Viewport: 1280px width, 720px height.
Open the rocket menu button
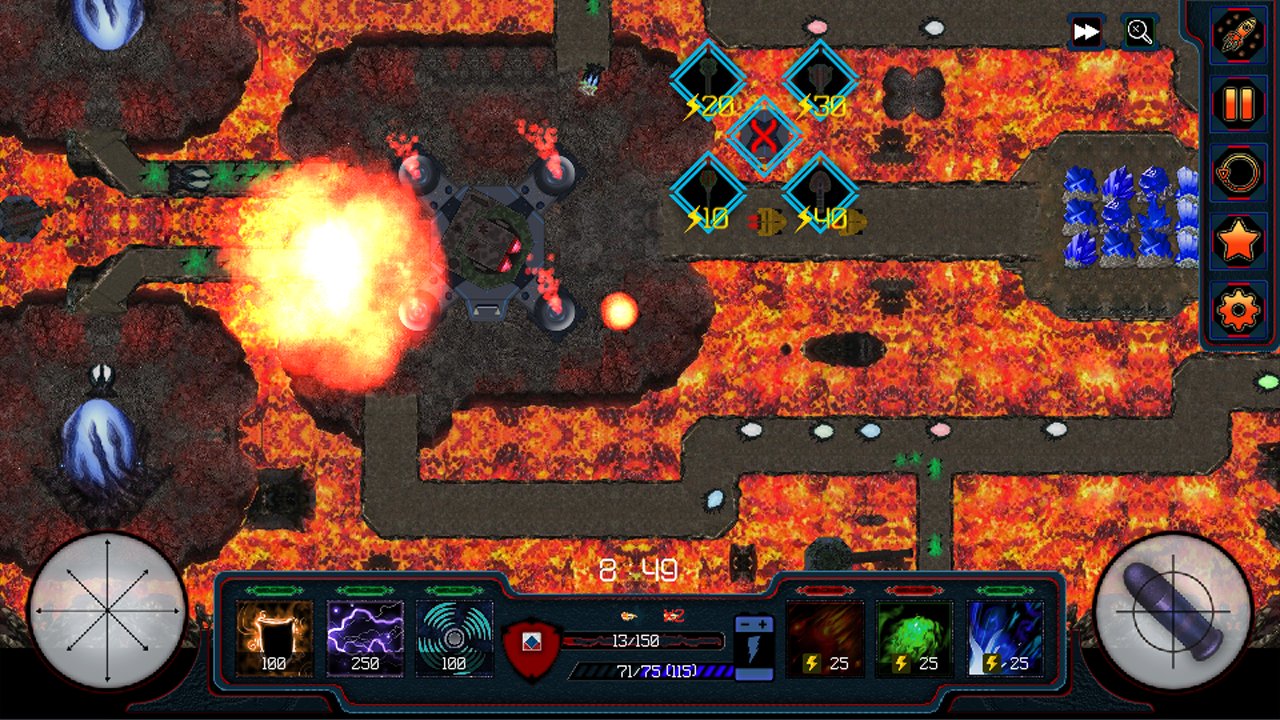tap(1238, 34)
